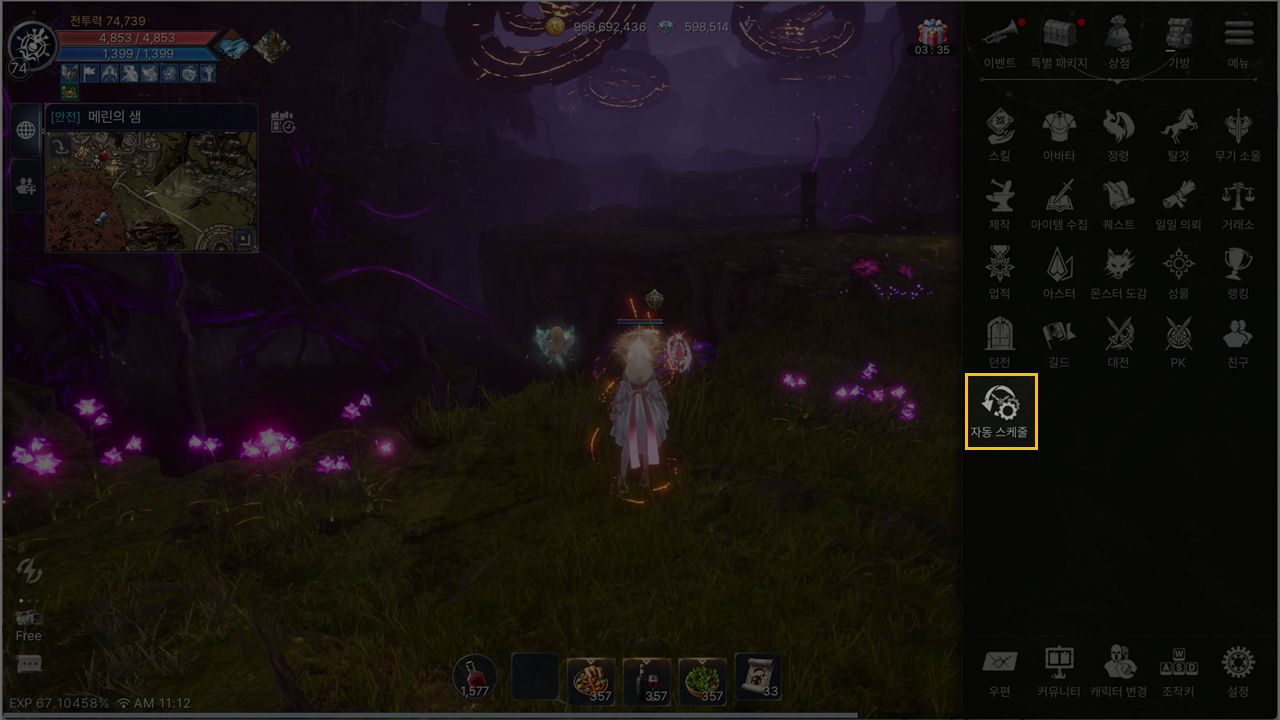Open the 친구 friends list

(1237, 340)
